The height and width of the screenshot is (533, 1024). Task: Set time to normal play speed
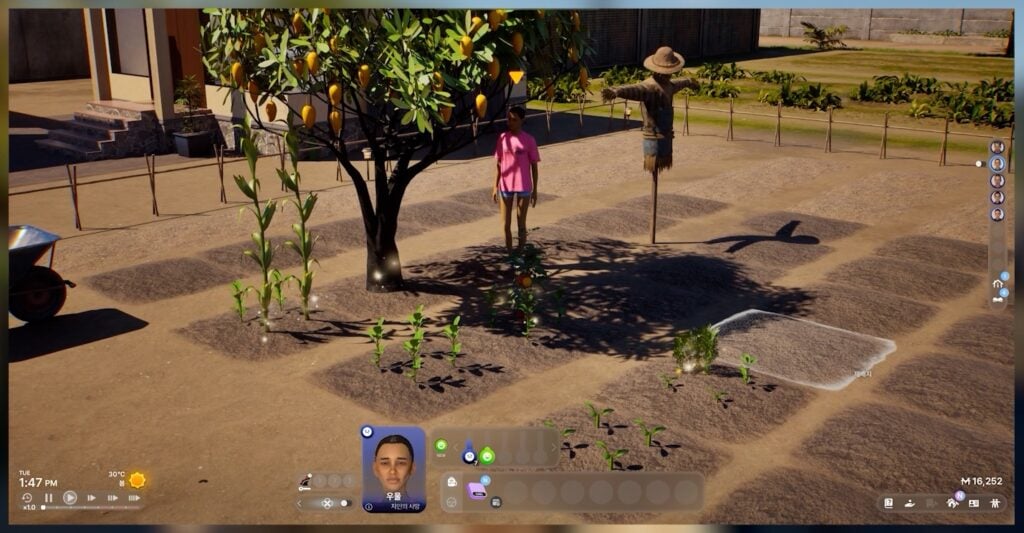[x=70, y=497]
